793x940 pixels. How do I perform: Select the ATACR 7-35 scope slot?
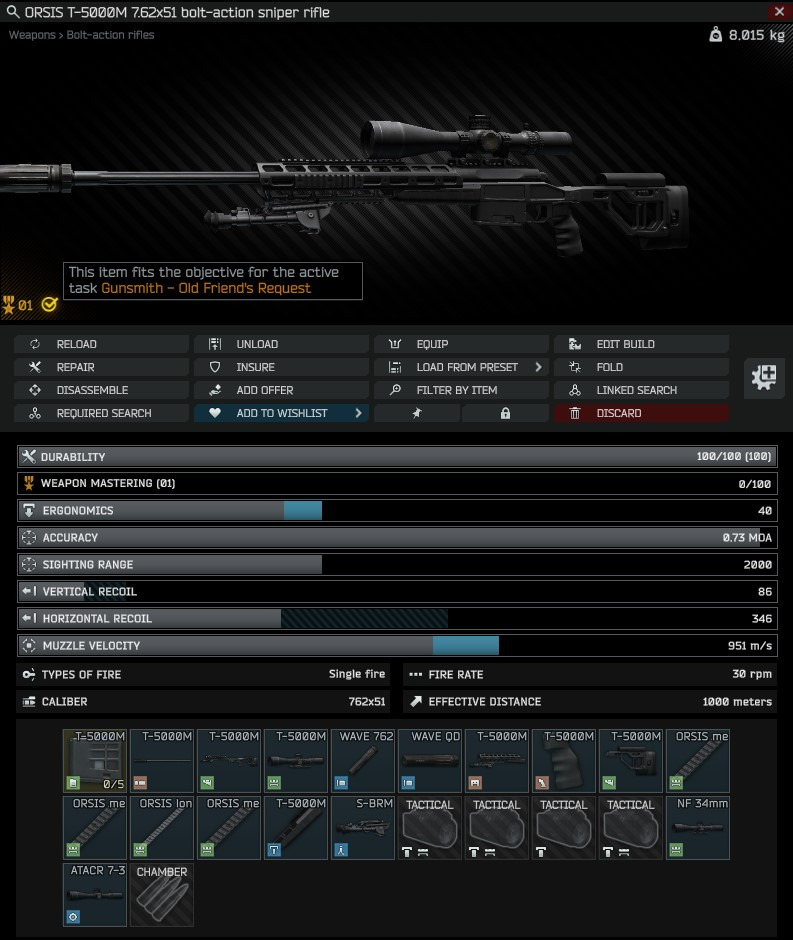point(95,896)
